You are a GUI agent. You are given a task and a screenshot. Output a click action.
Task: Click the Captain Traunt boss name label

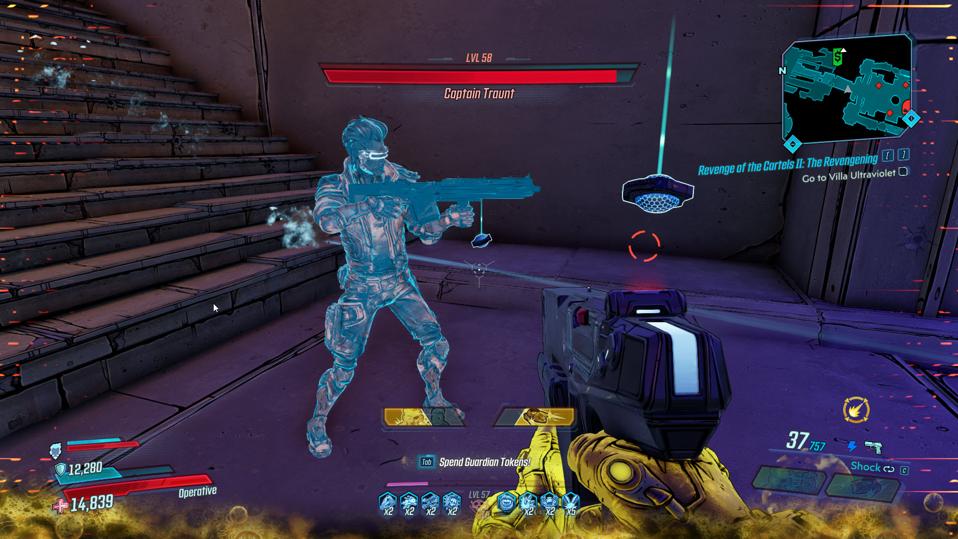tap(478, 94)
